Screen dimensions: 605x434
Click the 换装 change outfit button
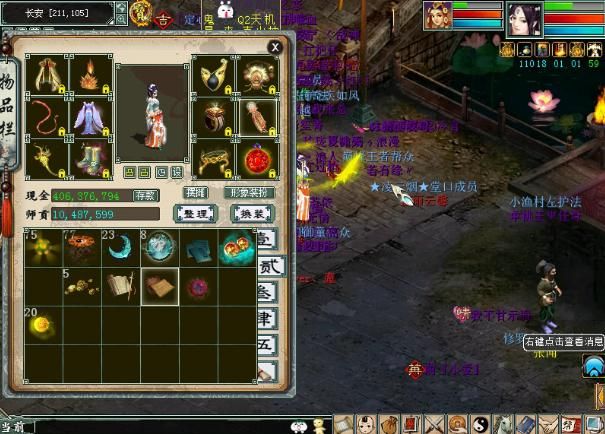248,214
